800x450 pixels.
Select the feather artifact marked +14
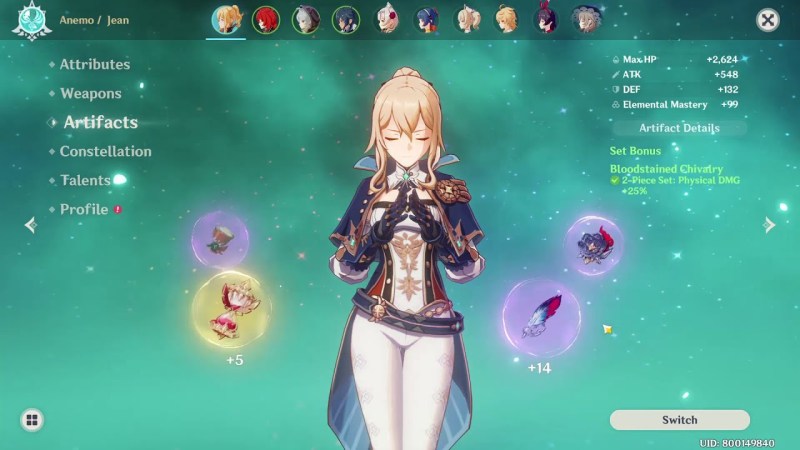tap(541, 317)
